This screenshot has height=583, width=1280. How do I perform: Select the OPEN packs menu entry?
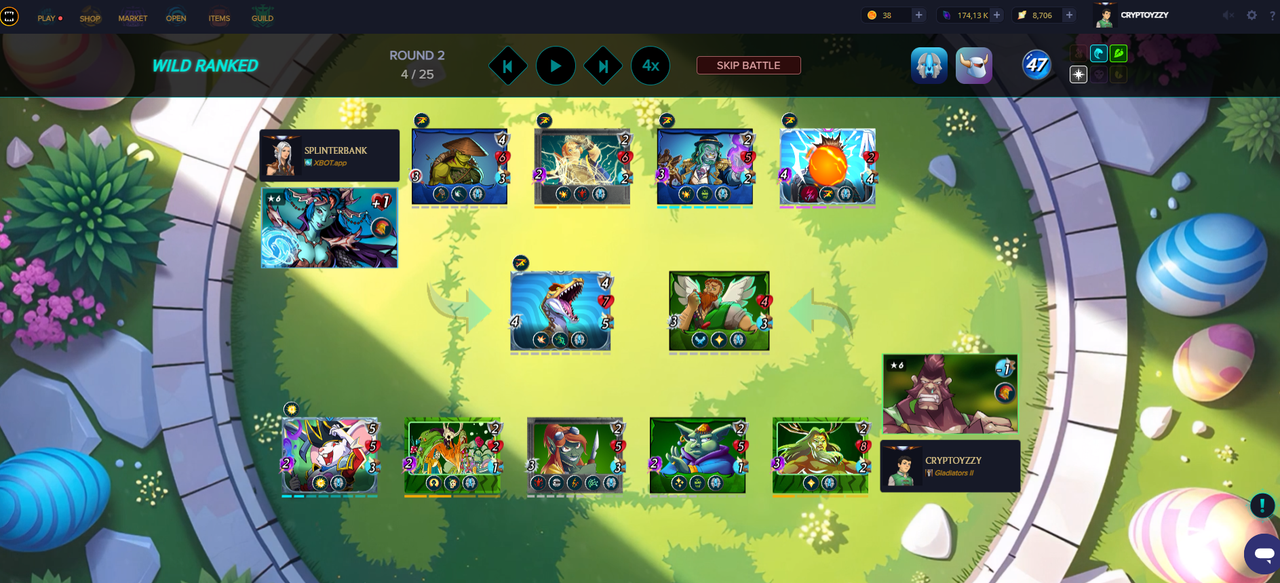point(176,18)
